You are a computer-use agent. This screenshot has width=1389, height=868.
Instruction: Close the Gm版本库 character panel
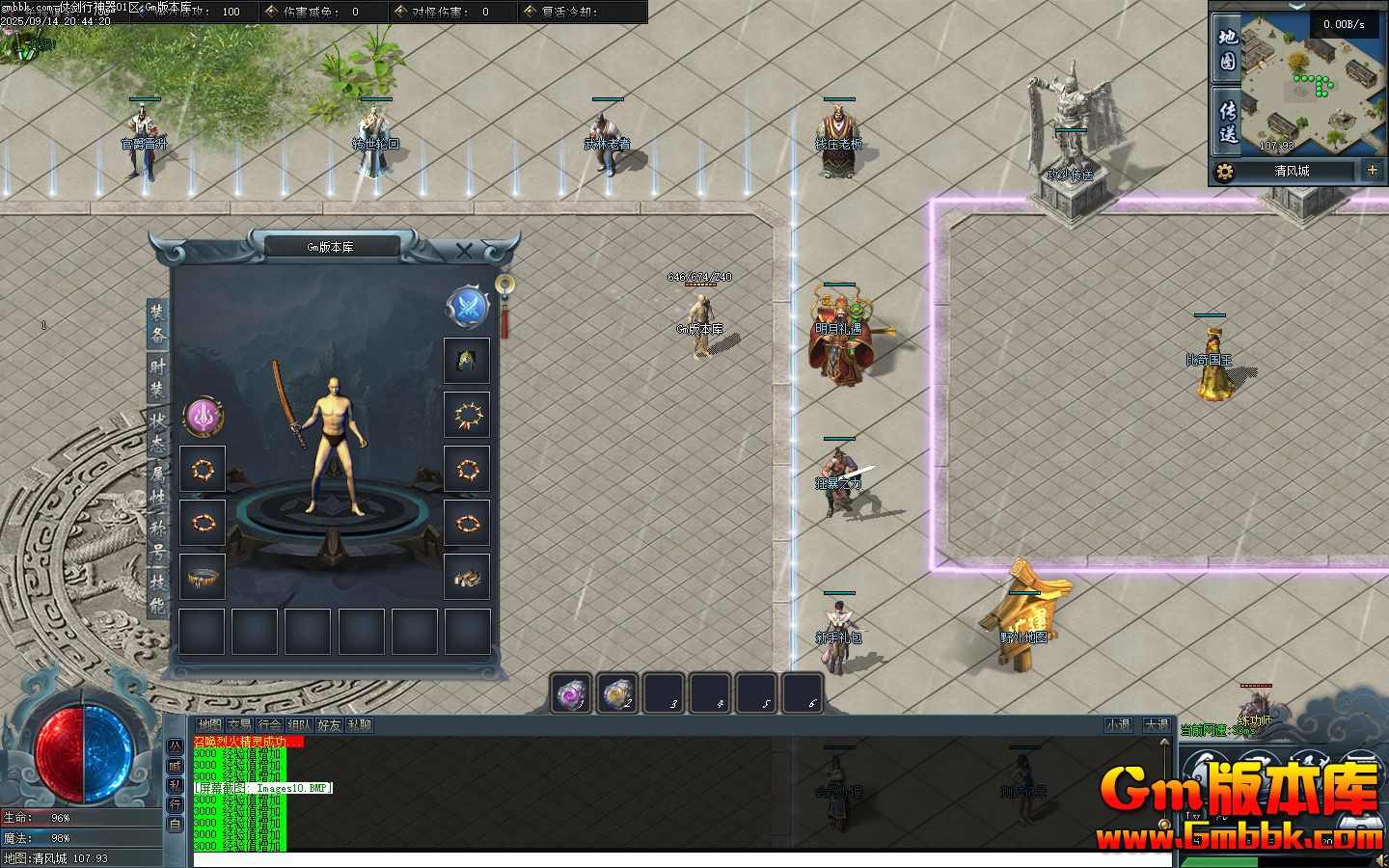(464, 252)
